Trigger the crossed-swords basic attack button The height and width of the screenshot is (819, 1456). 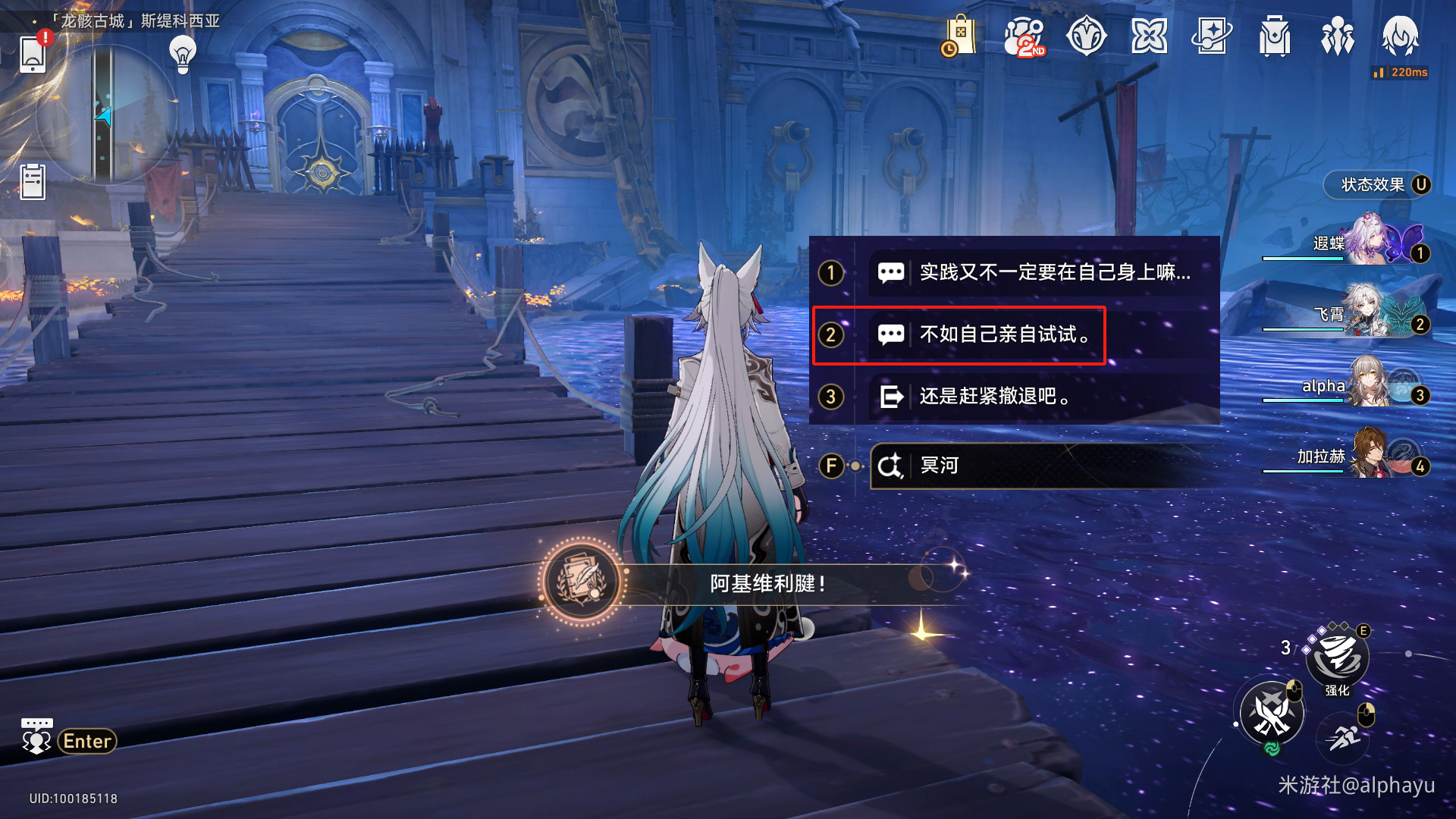click(x=1272, y=714)
